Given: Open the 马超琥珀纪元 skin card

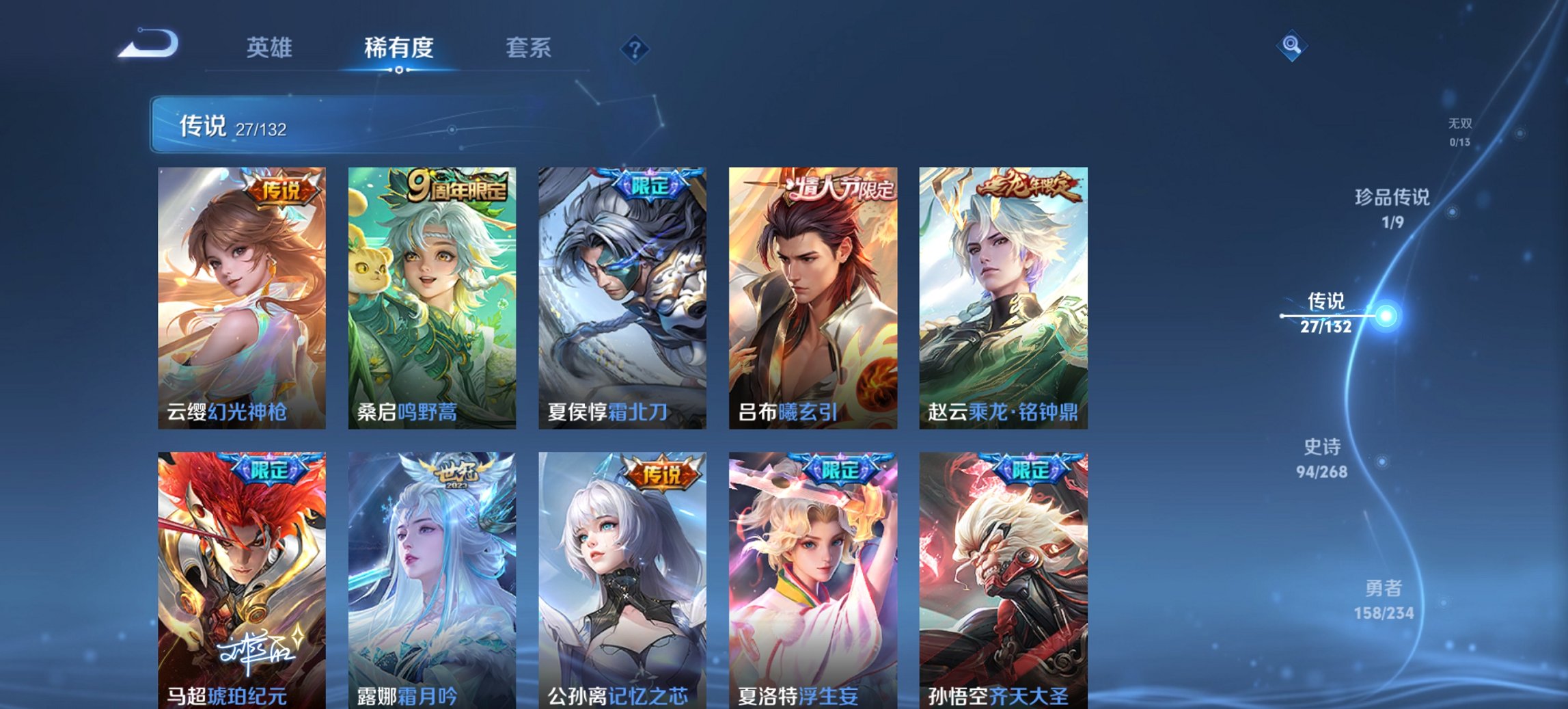Looking at the screenshot, I should 239,581.
